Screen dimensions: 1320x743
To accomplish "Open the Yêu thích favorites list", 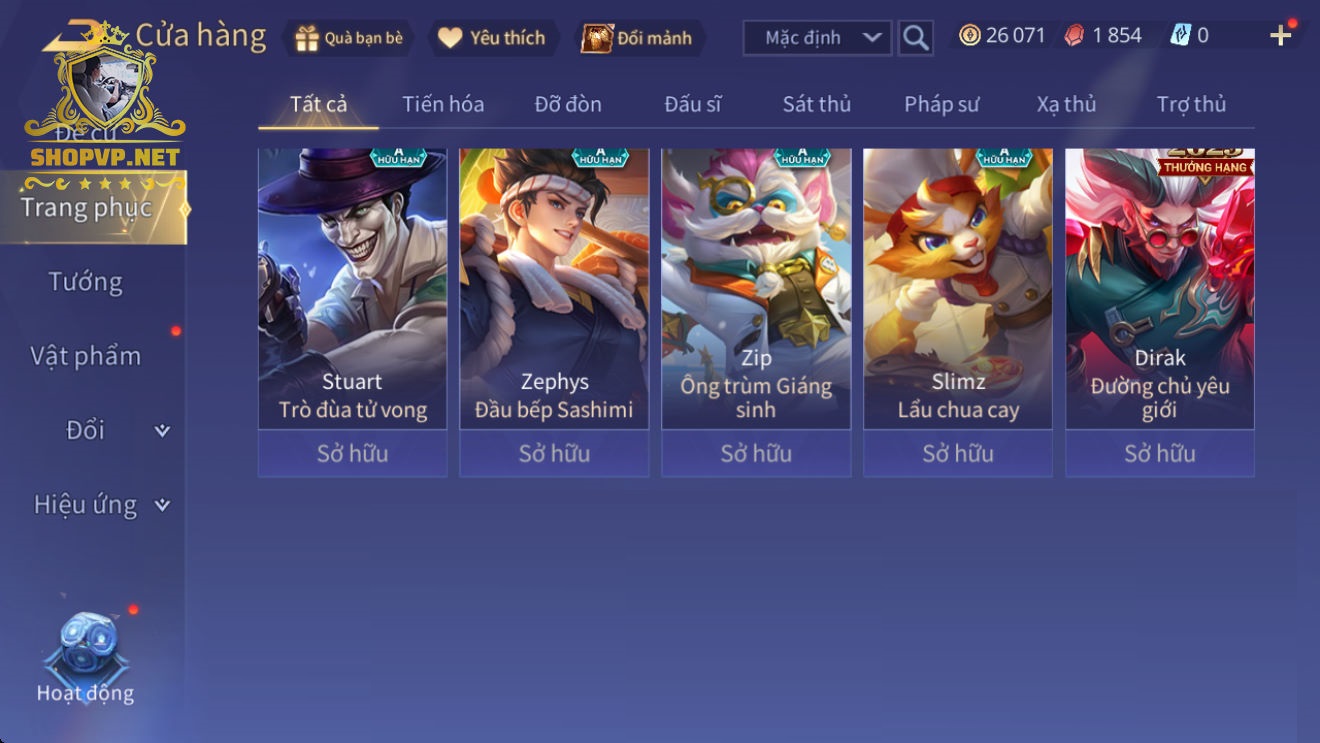I will (492, 38).
